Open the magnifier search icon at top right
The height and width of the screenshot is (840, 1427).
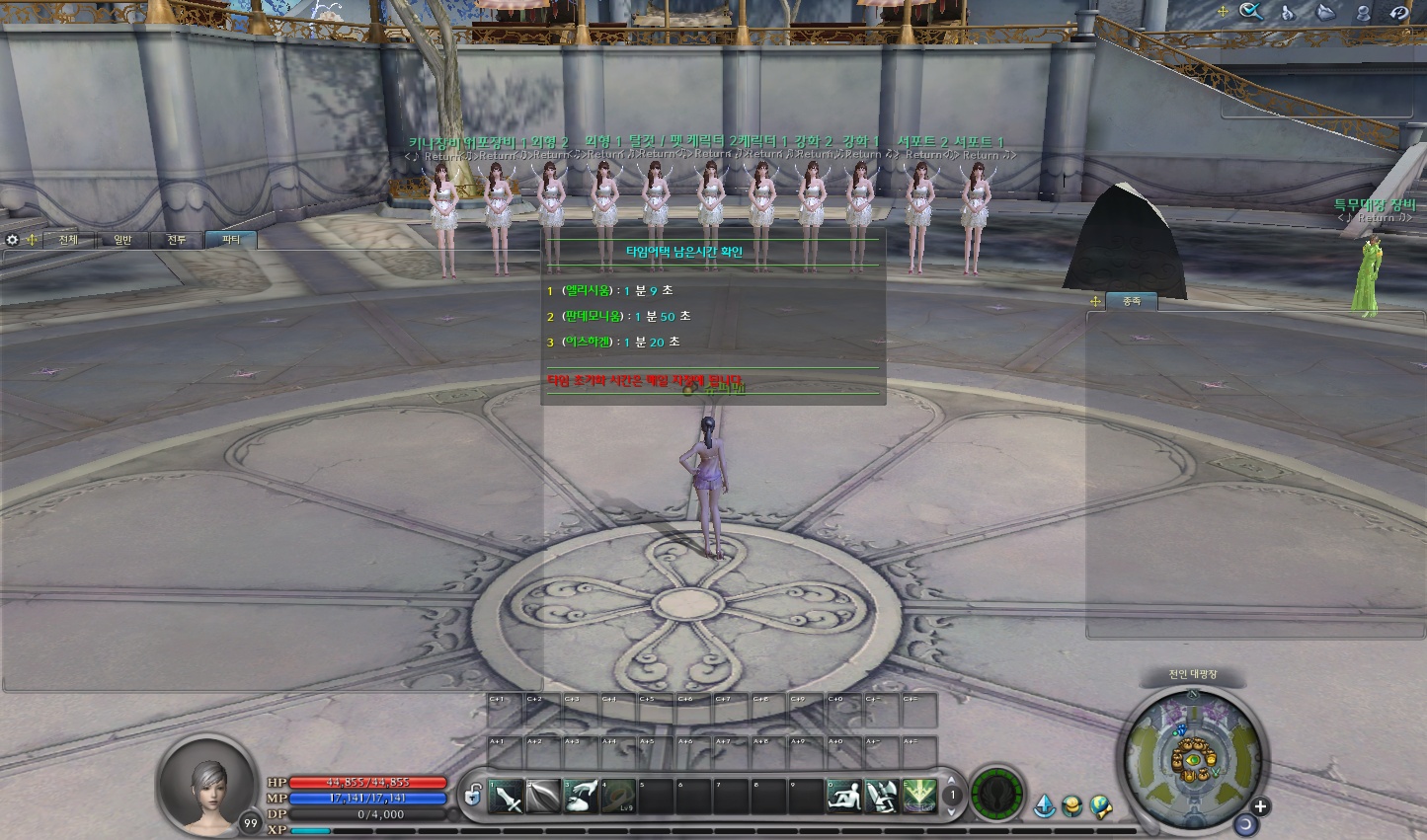(x=1248, y=10)
